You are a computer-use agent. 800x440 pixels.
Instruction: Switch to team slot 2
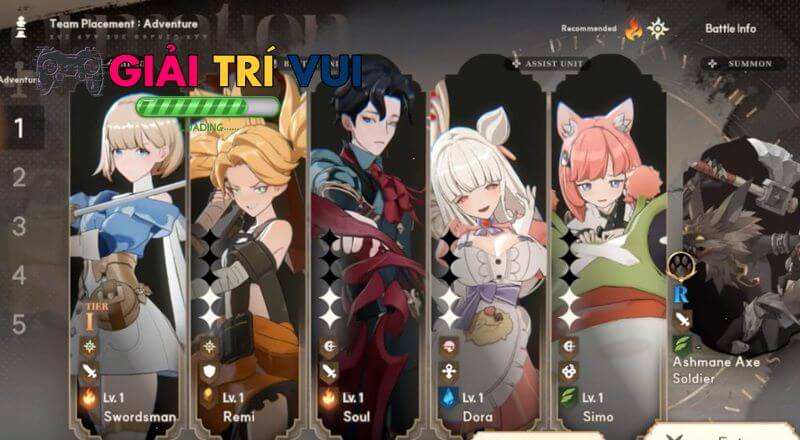[x=19, y=178]
